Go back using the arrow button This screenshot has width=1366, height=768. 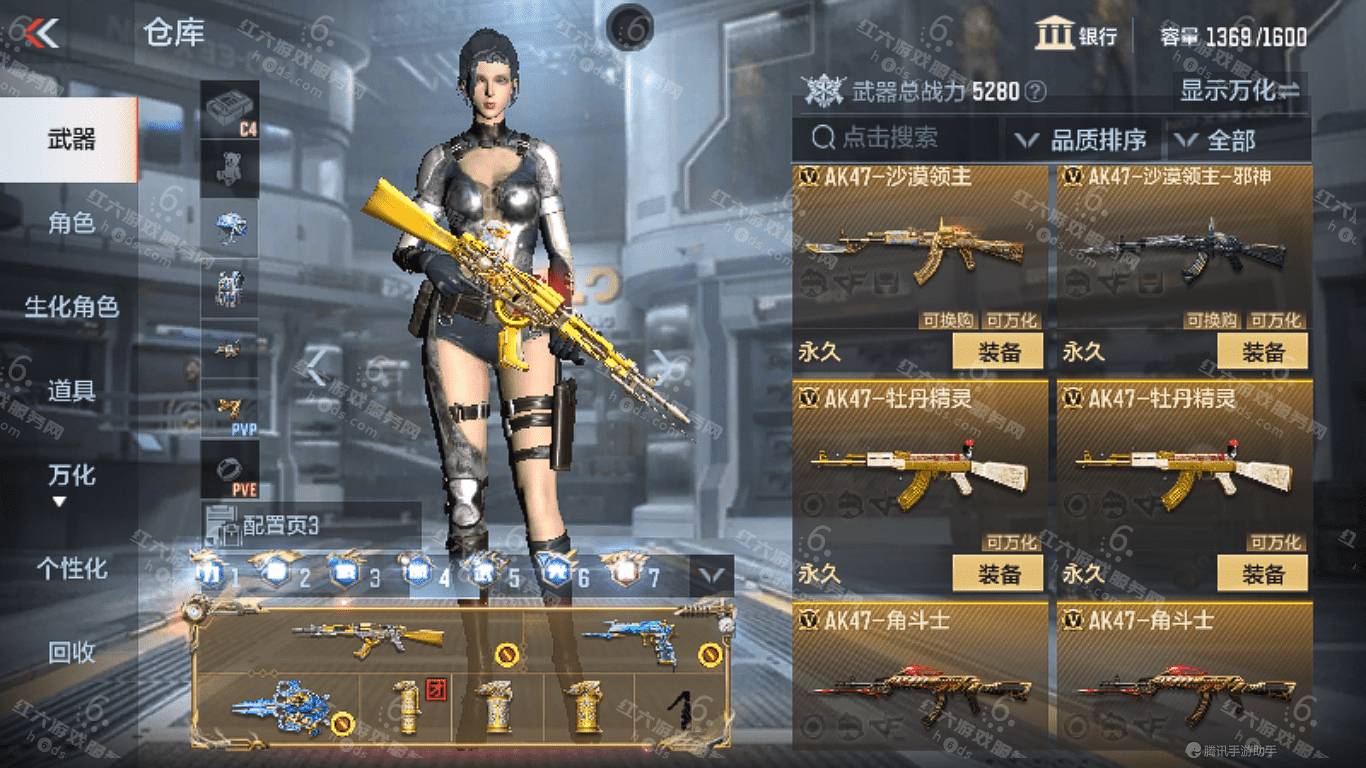[x=42, y=34]
